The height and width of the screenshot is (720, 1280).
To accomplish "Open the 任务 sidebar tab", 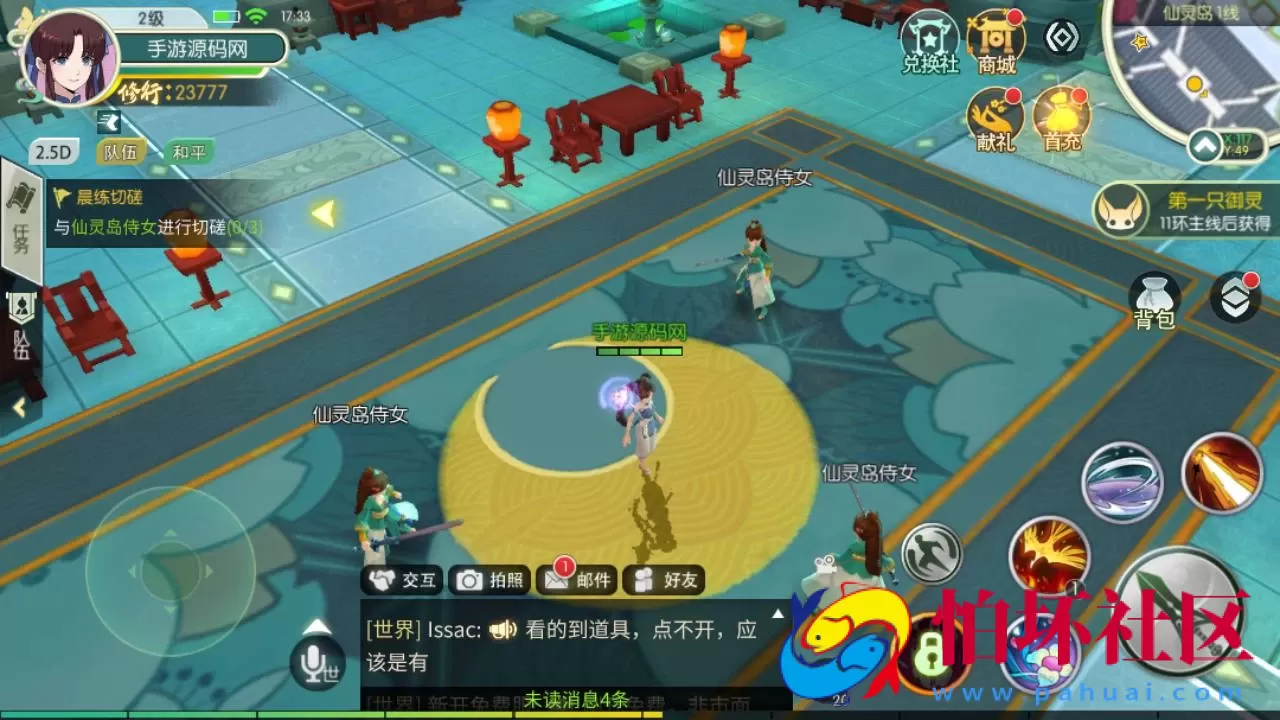I will [20, 218].
